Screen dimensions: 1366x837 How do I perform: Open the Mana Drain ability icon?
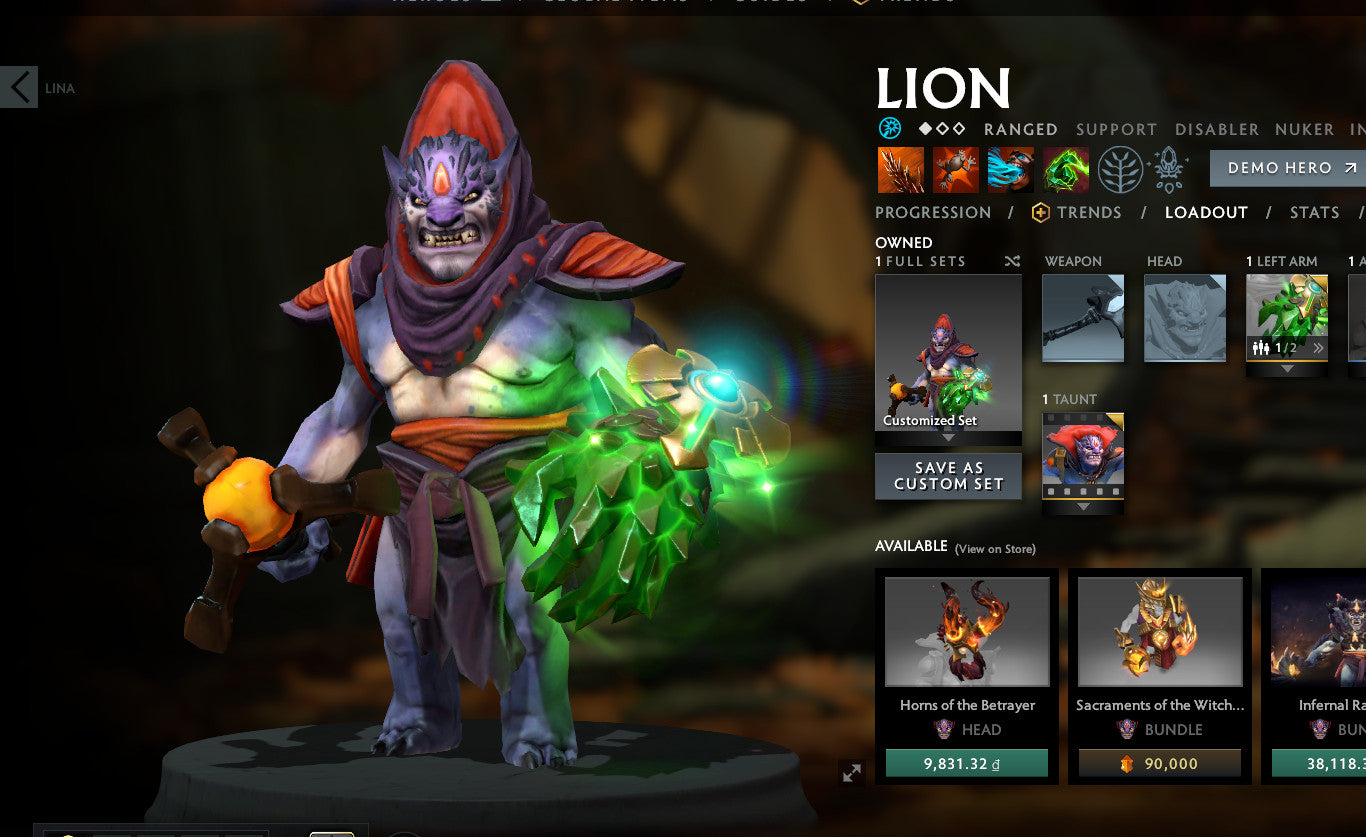(1010, 168)
